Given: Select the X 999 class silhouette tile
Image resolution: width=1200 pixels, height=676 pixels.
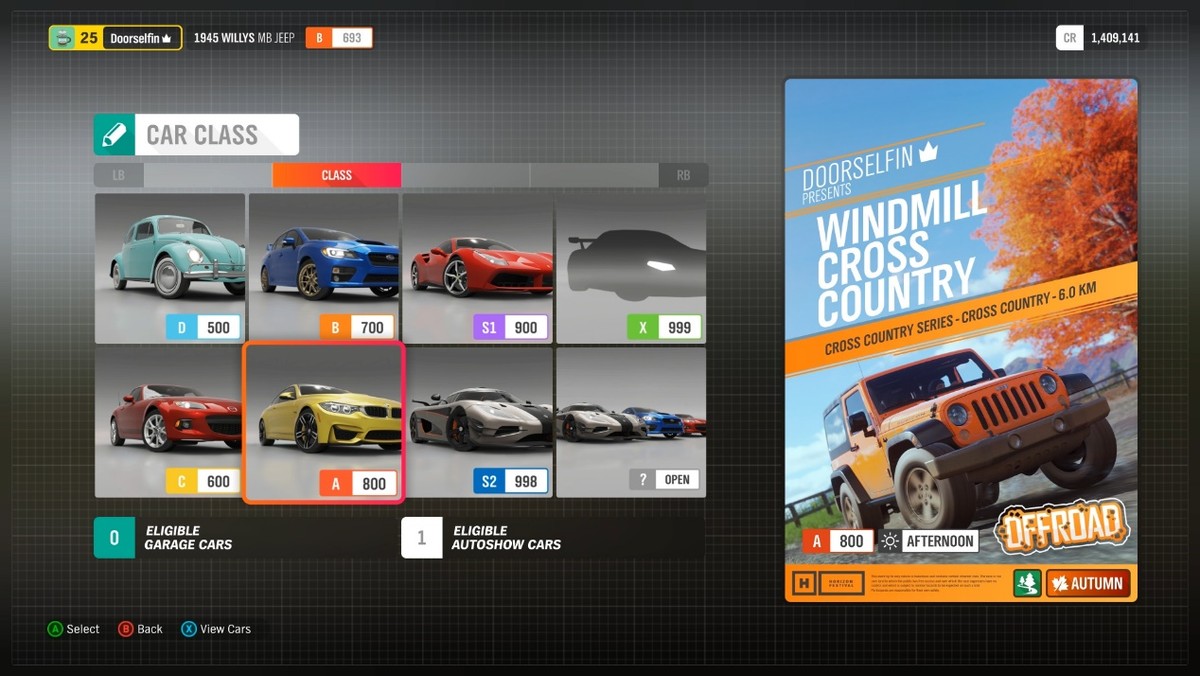Looking at the screenshot, I should tap(631, 267).
